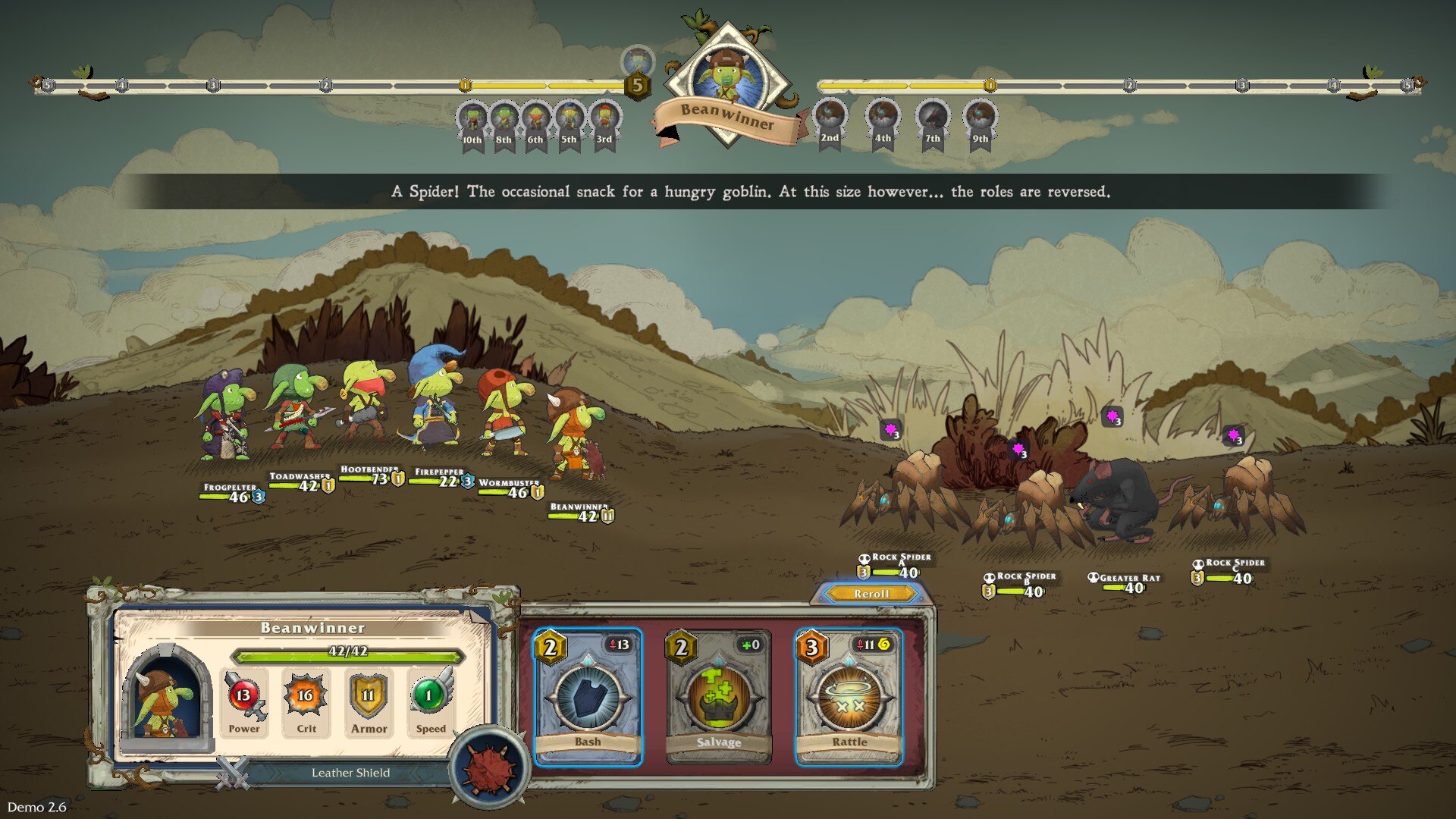Select the Firepepper goblin nameplate
This screenshot has height=819, width=1456.
443,477
